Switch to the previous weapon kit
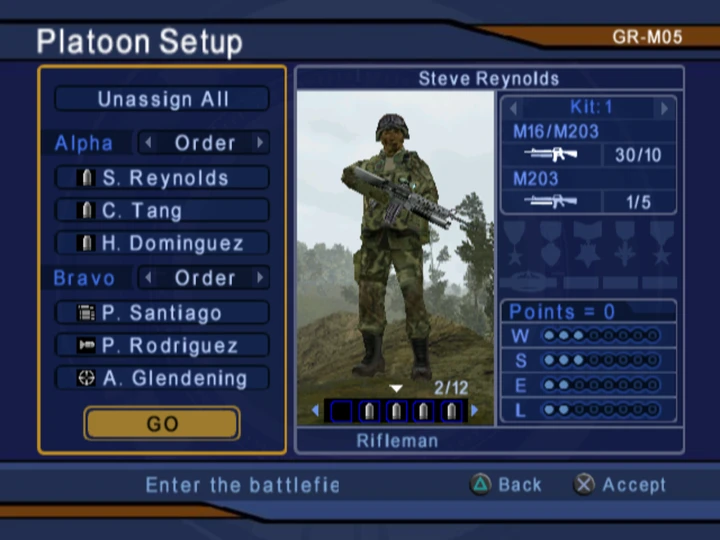The width and height of the screenshot is (720, 540). click(514, 107)
